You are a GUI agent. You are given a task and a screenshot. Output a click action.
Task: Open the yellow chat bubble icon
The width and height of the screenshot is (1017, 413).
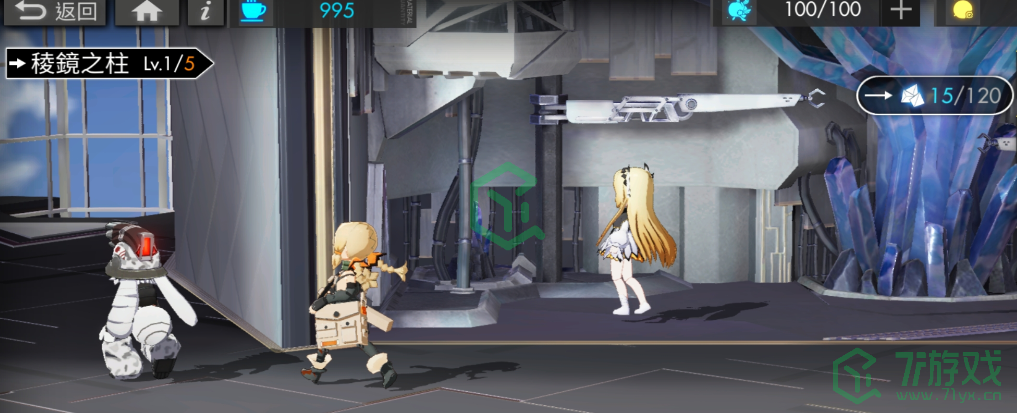click(964, 12)
